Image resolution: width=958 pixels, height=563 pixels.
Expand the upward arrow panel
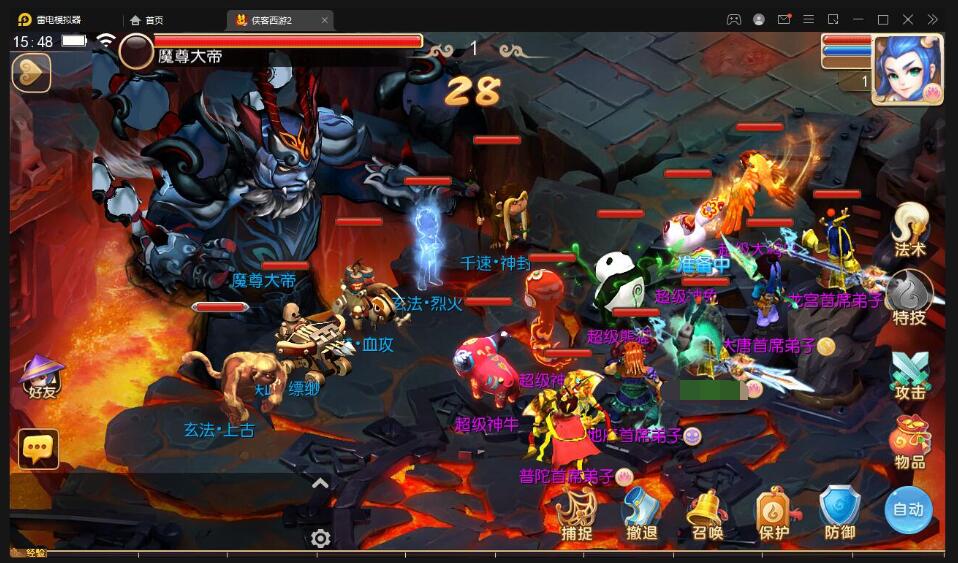(320, 484)
